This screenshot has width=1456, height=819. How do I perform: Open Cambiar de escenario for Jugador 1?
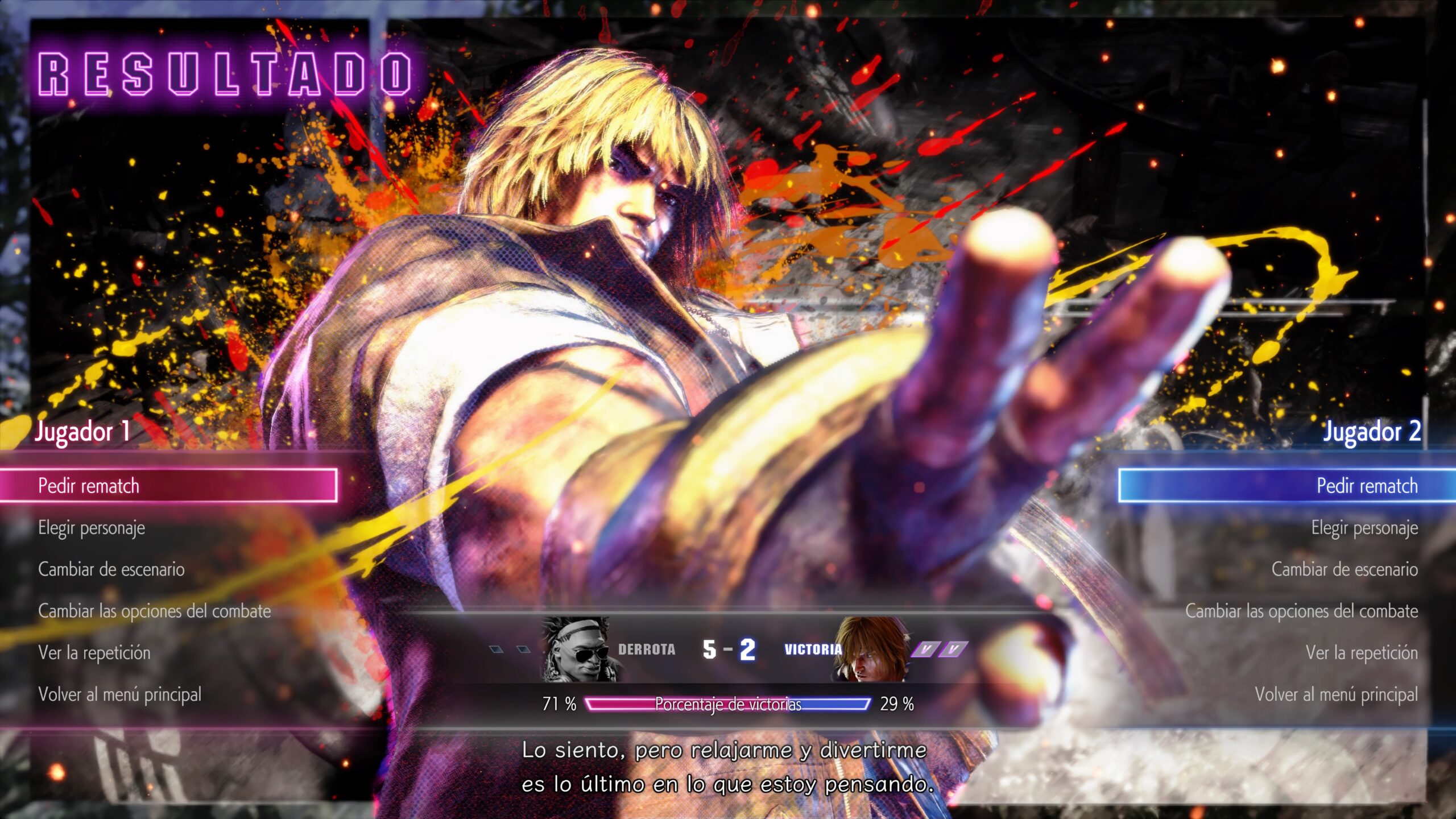pyautogui.click(x=111, y=569)
